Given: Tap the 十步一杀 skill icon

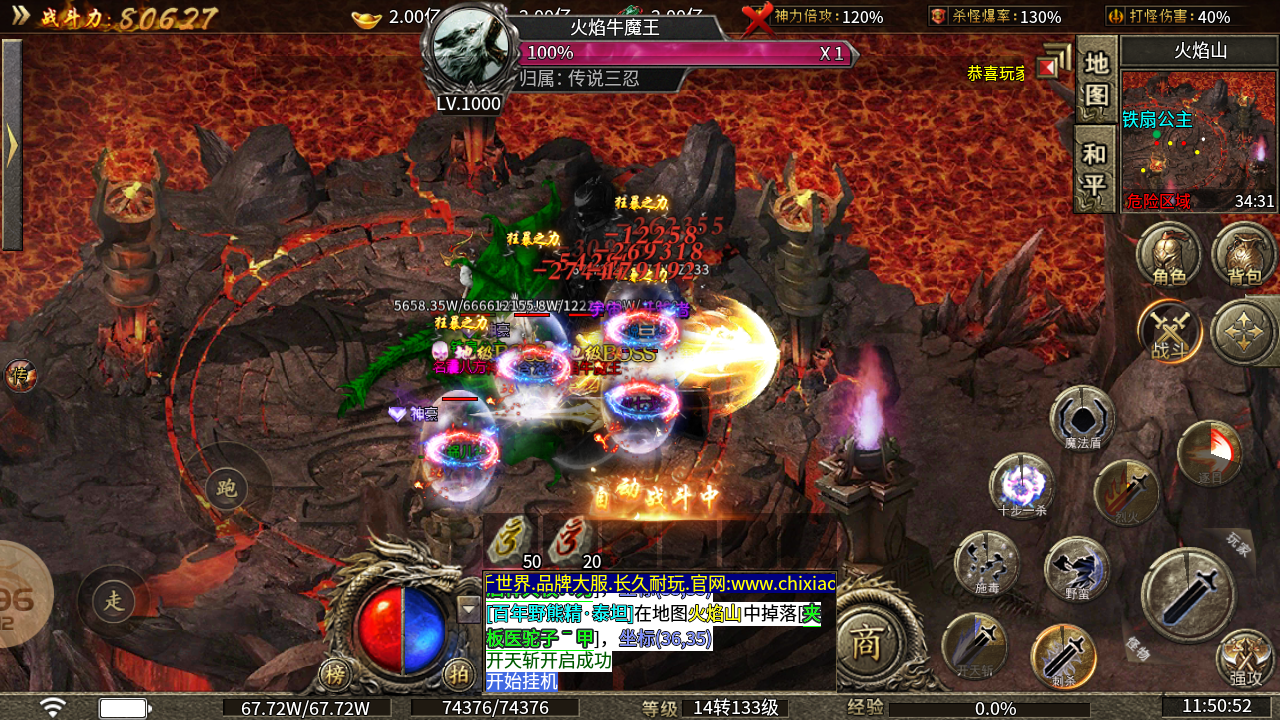Looking at the screenshot, I should (x=1020, y=487).
